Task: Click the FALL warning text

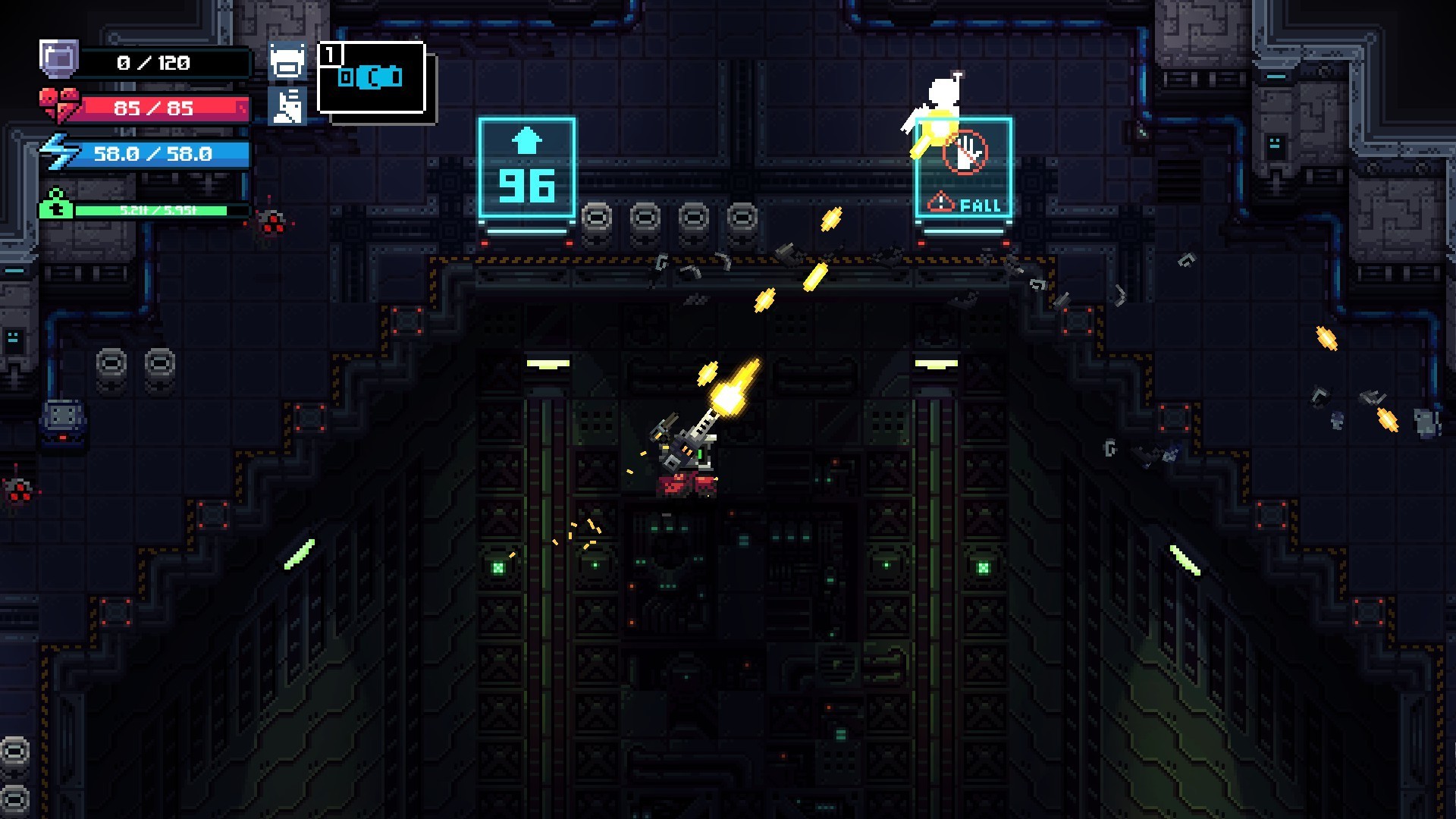Action: [980, 203]
